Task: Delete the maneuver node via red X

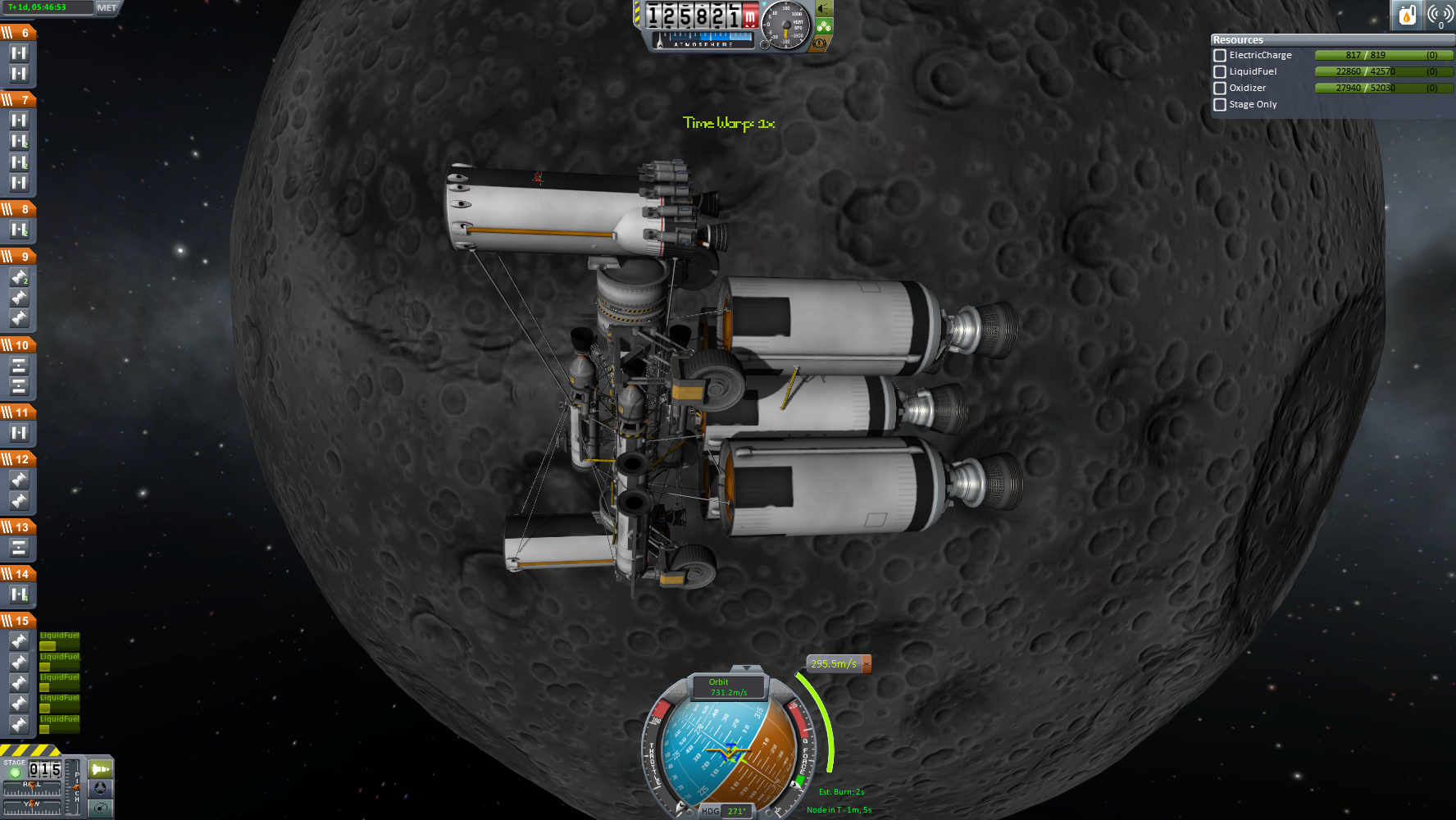Action: click(x=867, y=663)
